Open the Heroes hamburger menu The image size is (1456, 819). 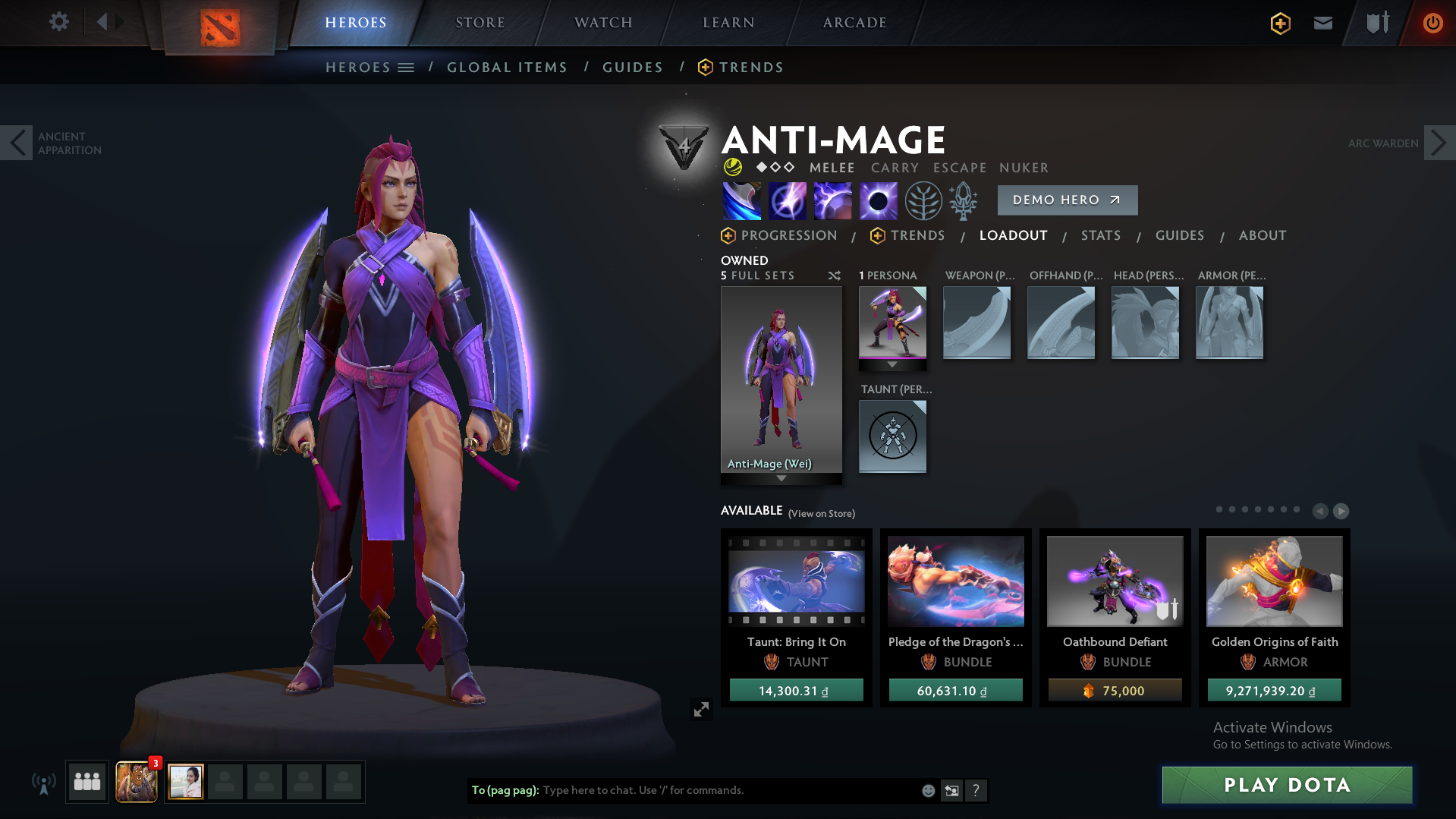(x=407, y=67)
